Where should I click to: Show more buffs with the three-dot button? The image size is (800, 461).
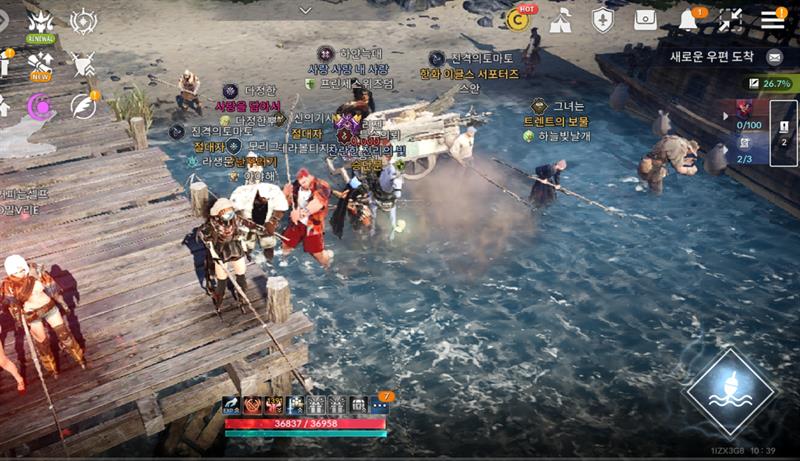(380, 405)
